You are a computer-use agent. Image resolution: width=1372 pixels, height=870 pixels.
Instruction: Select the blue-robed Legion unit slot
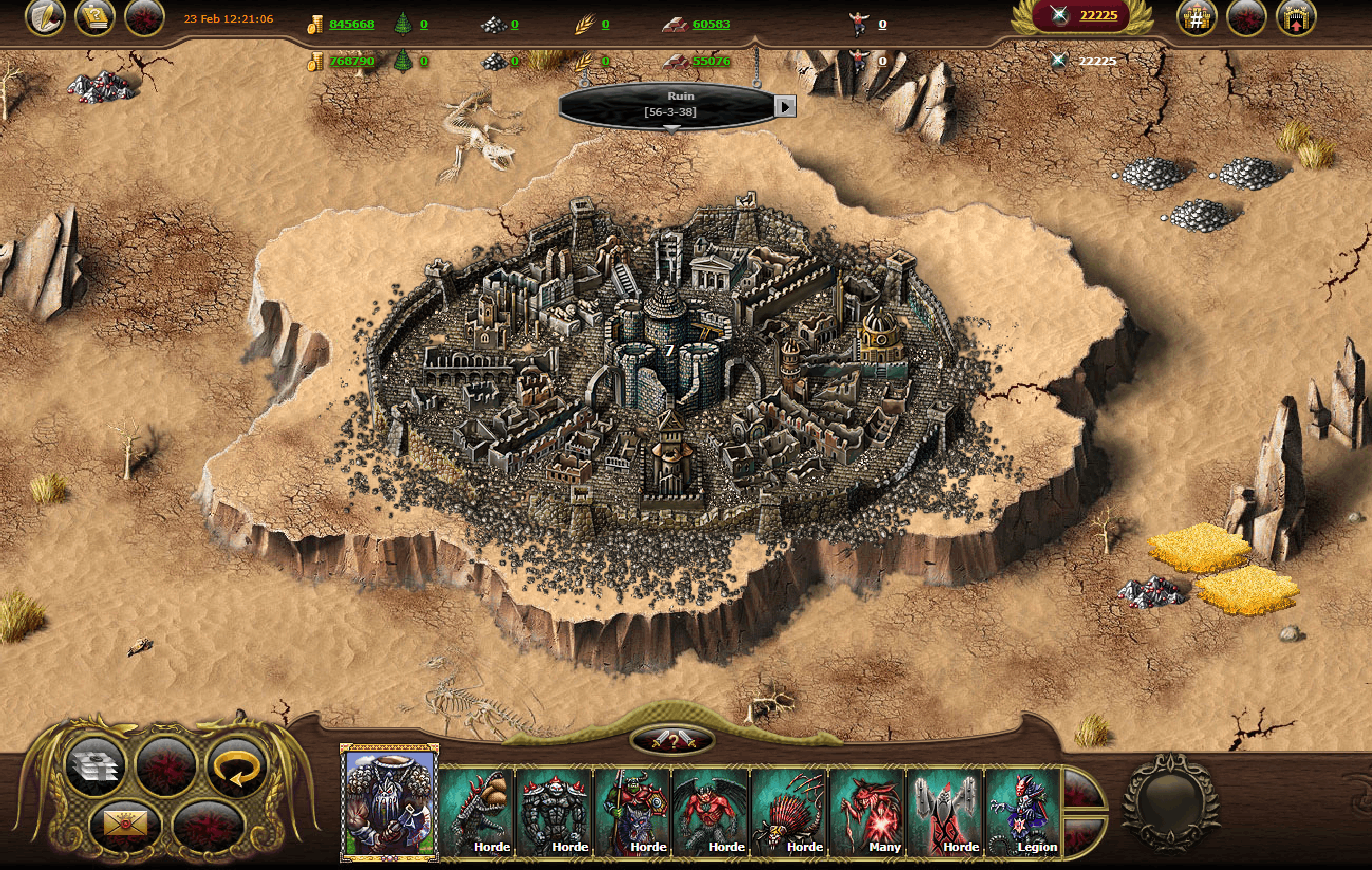coord(1023,812)
